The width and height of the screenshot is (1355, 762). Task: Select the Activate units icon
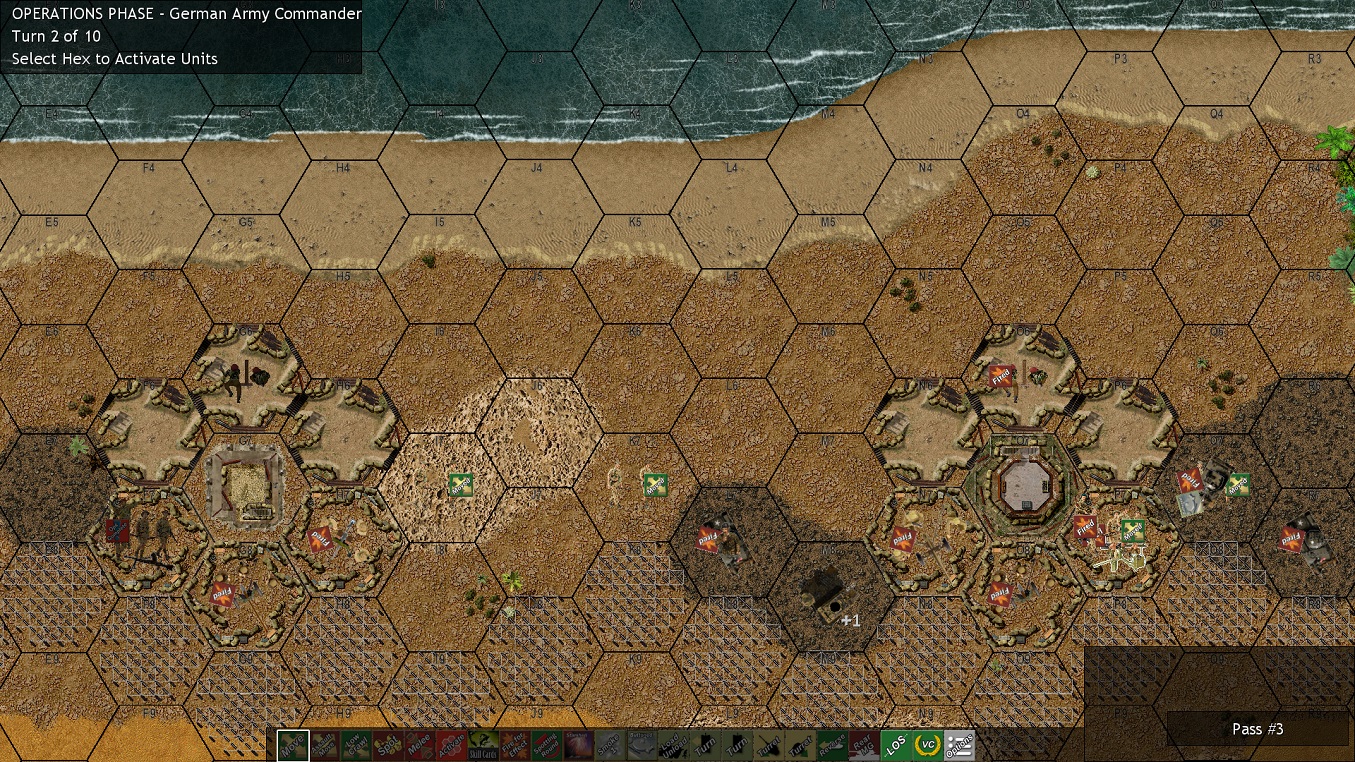[453, 745]
